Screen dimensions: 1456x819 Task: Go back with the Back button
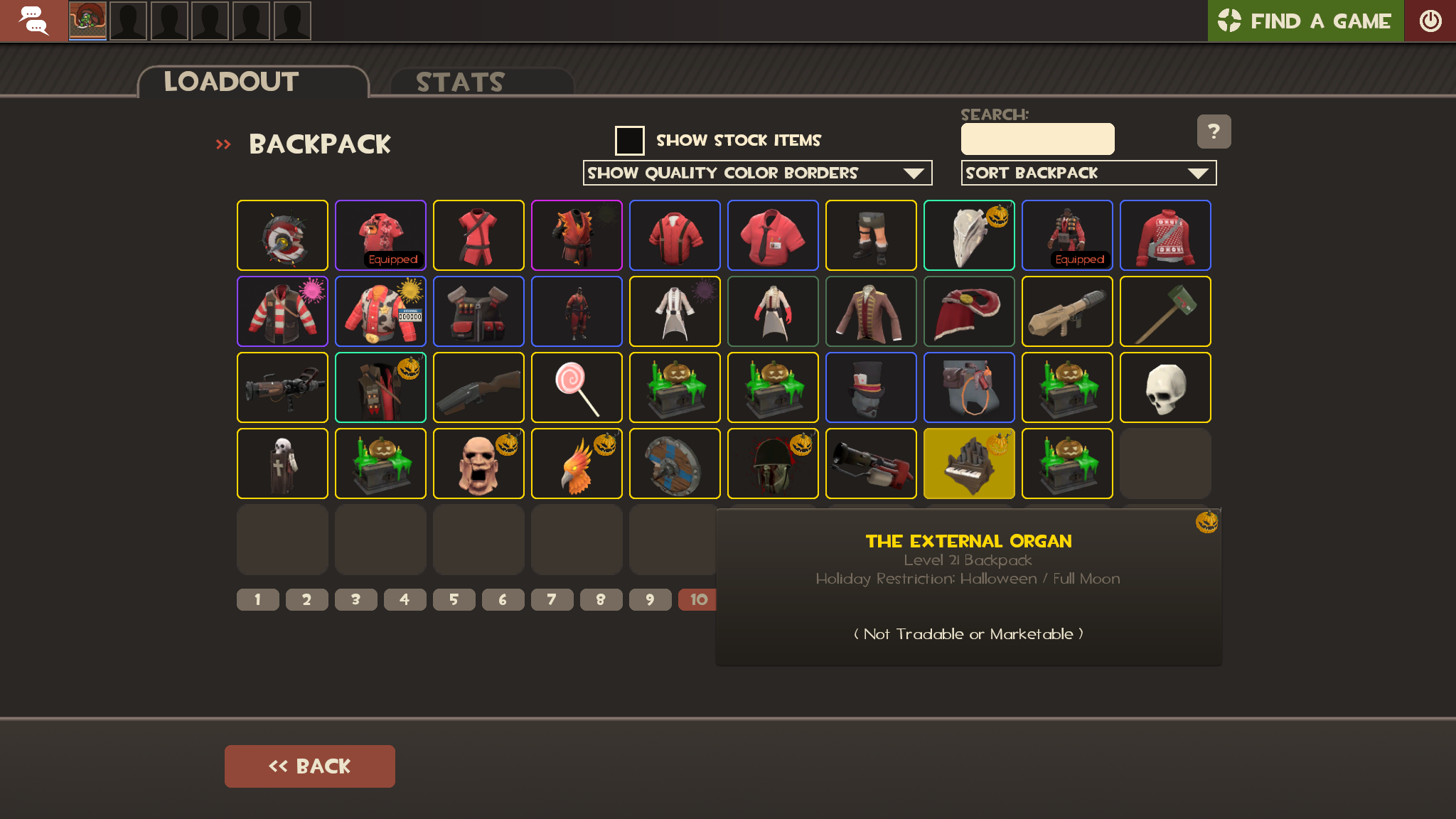(309, 766)
